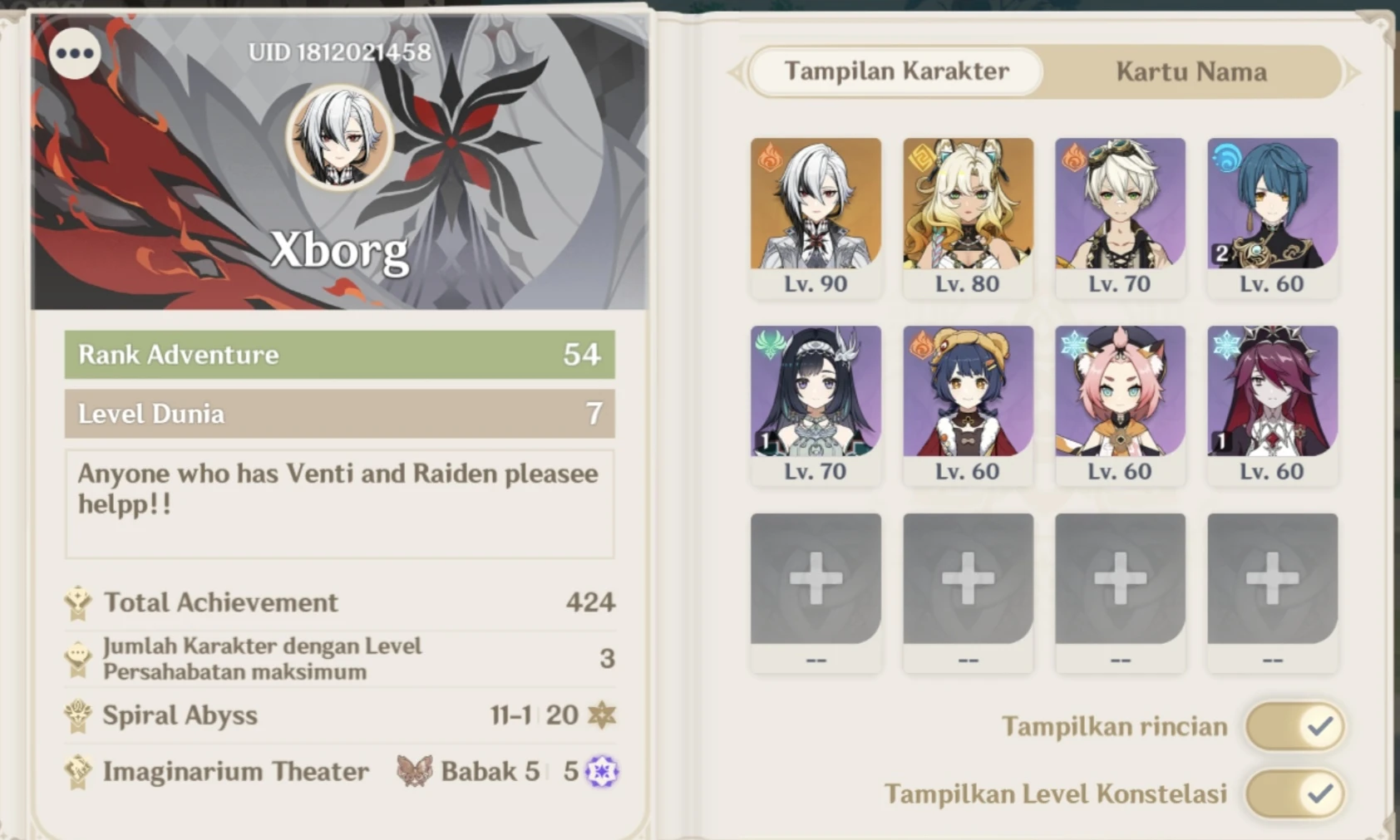Disable the Tampilkan rincian toggle
The width and height of the screenshot is (1400, 840).
pyautogui.click(x=1294, y=725)
